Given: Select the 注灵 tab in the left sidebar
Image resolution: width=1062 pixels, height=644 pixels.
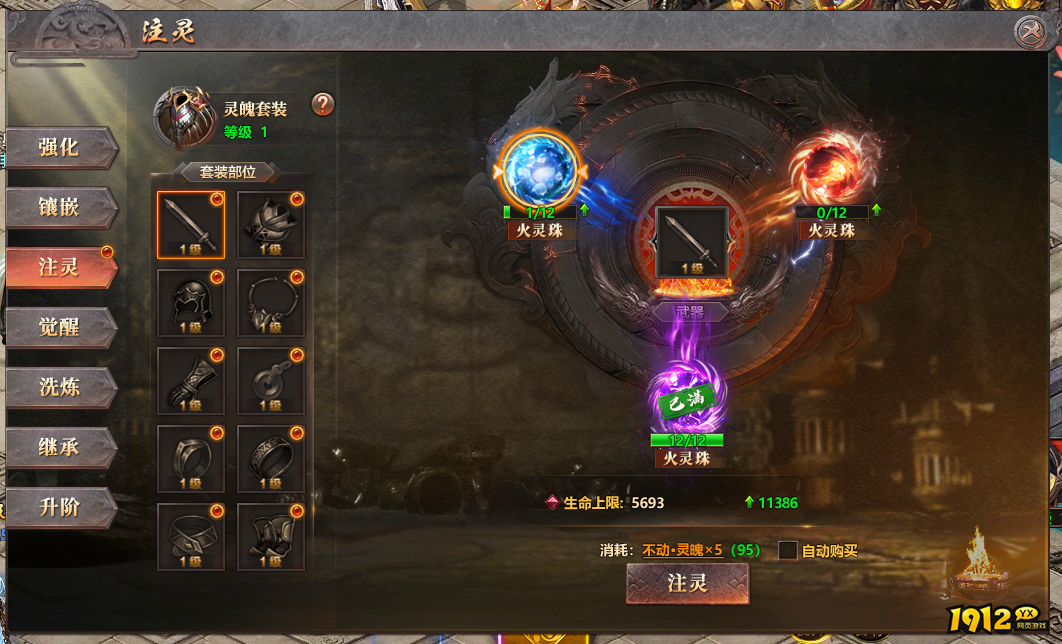Looking at the screenshot, I should 60,268.
